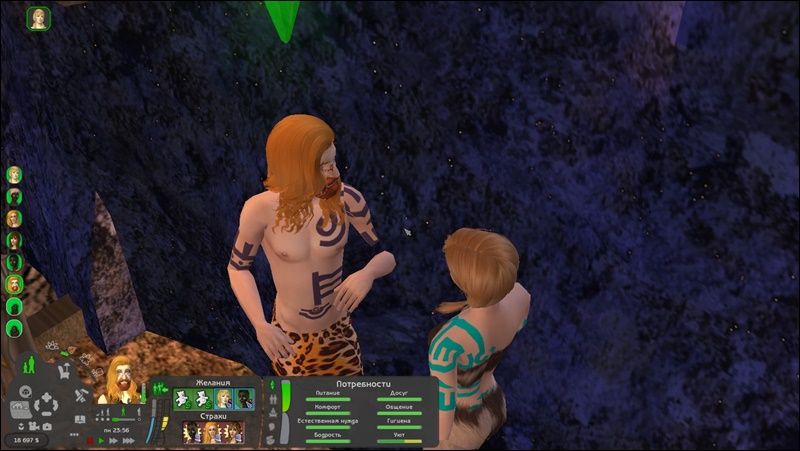Image resolution: width=800 pixels, height=451 pixels.
Task: Cancel the queued action in the top-left corner
Action: pyautogui.click(x=39, y=18)
